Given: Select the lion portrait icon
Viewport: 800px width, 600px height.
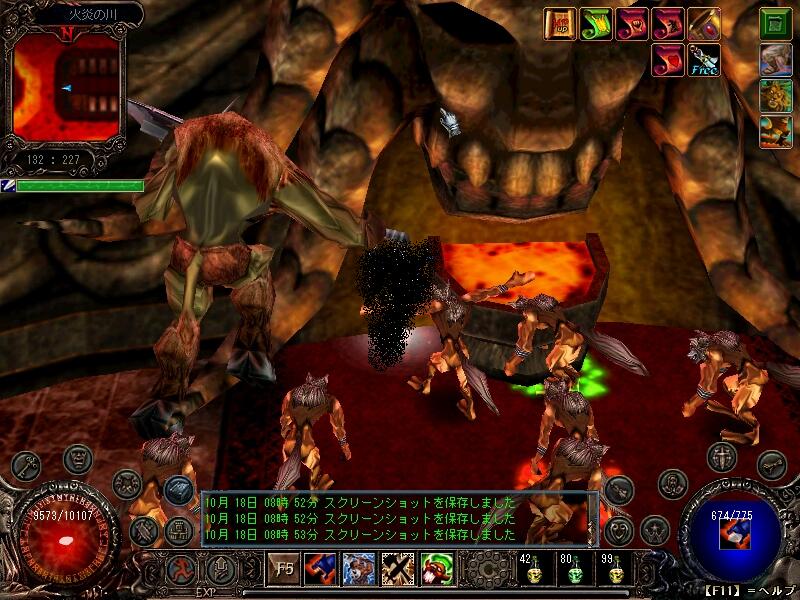Looking at the screenshot, I should click(x=776, y=95).
